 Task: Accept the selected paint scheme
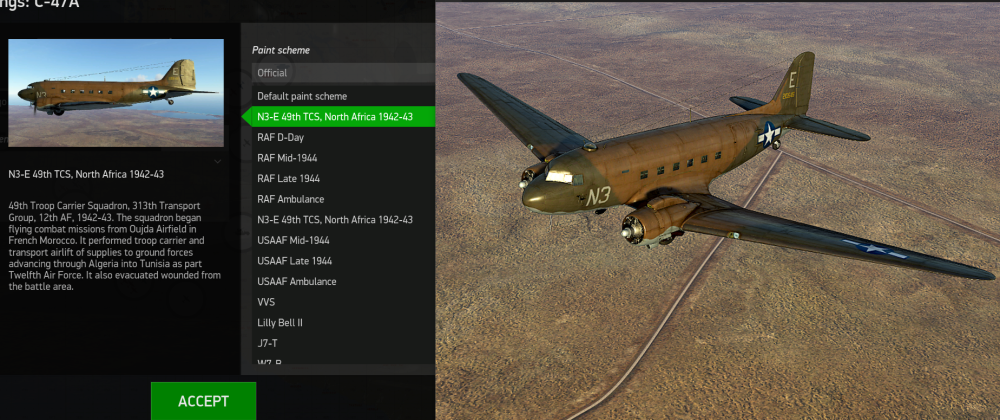203,401
